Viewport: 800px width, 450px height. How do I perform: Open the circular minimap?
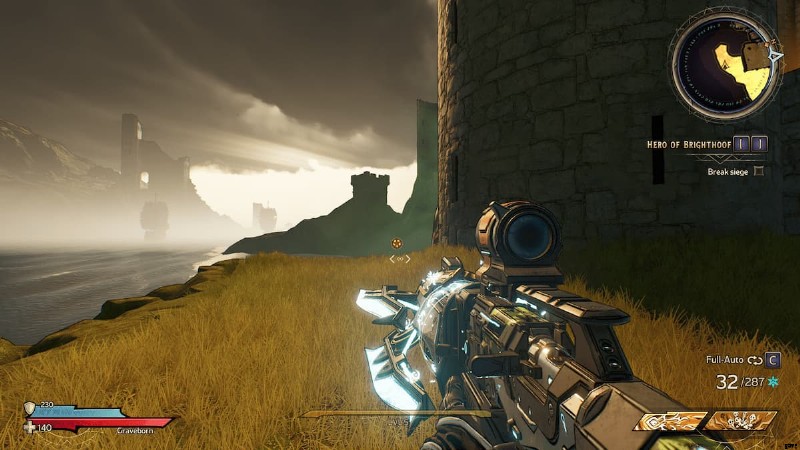tap(725, 65)
